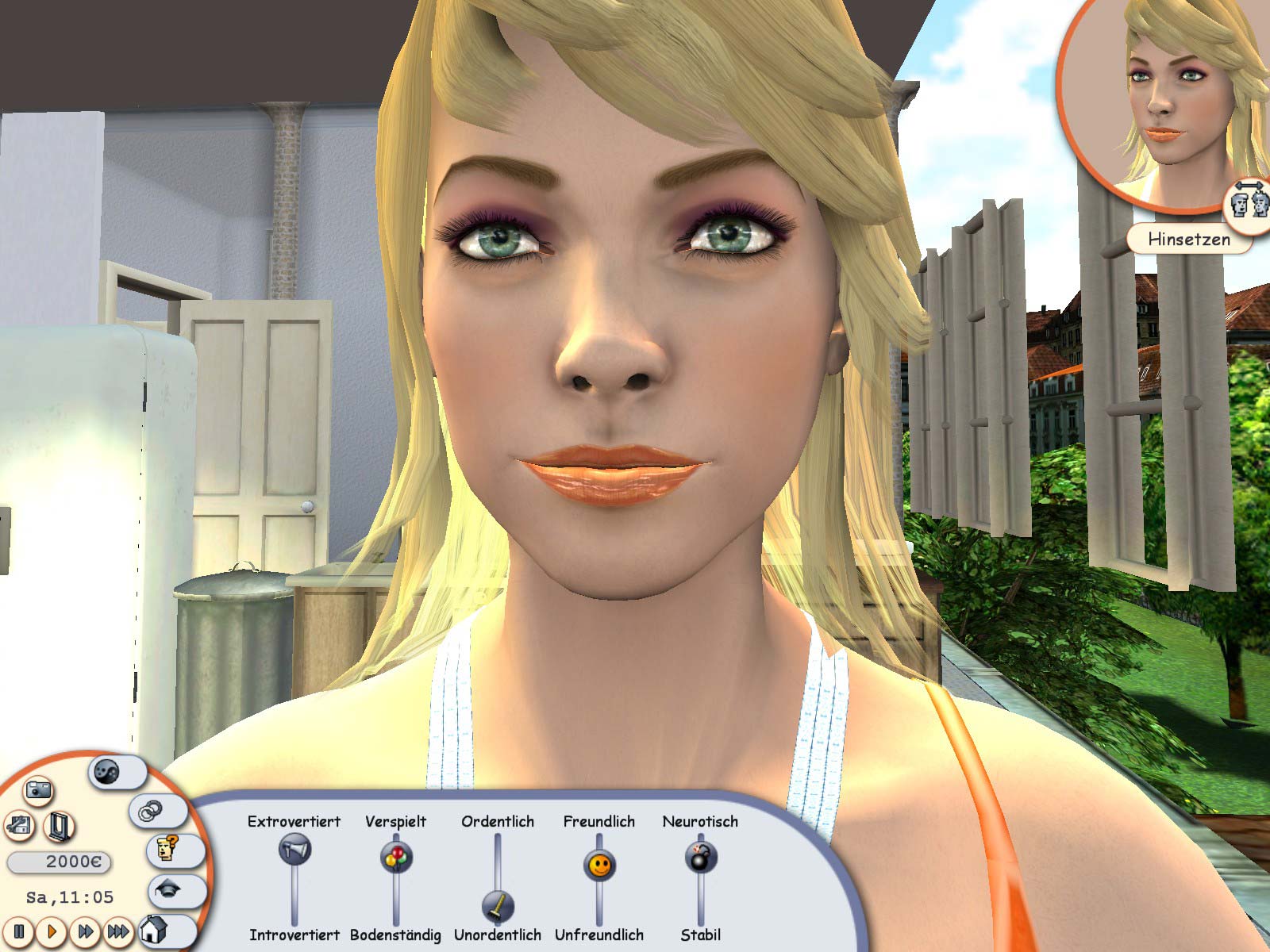Click the 2000€ money display
Viewport: 1270px width, 952px height.
point(59,861)
